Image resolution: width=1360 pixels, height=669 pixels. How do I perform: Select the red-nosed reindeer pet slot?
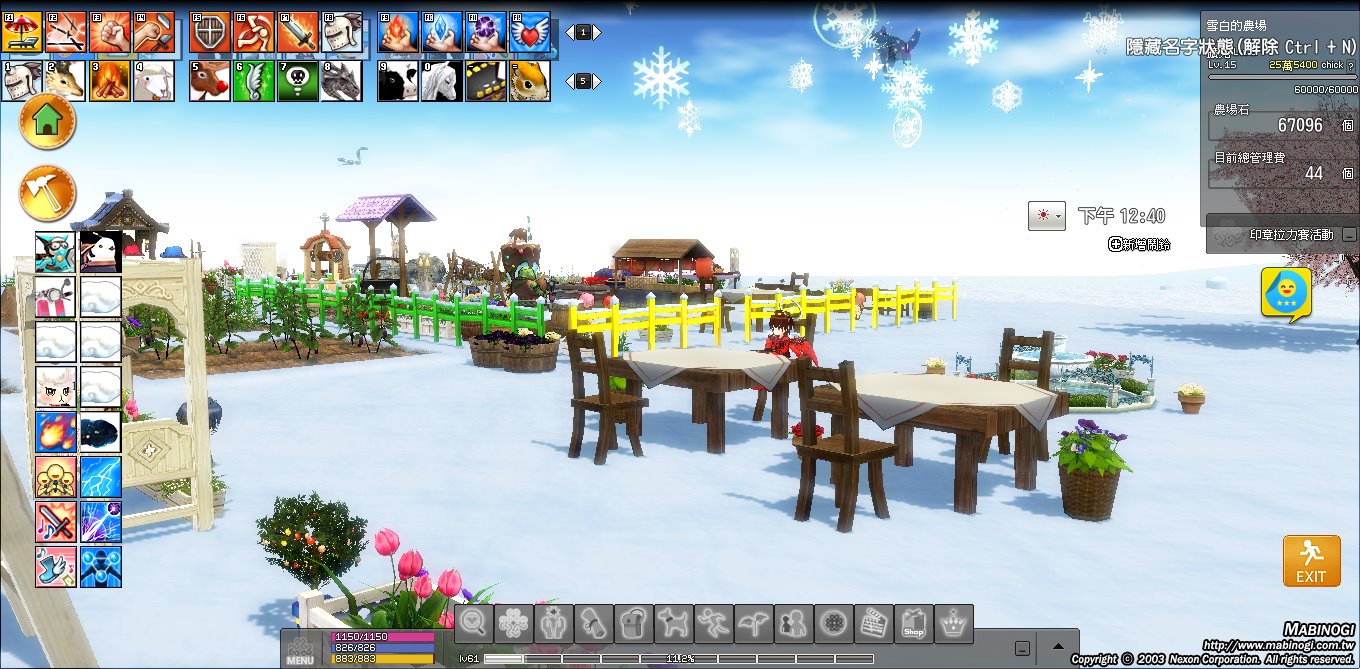click(x=210, y=81)
